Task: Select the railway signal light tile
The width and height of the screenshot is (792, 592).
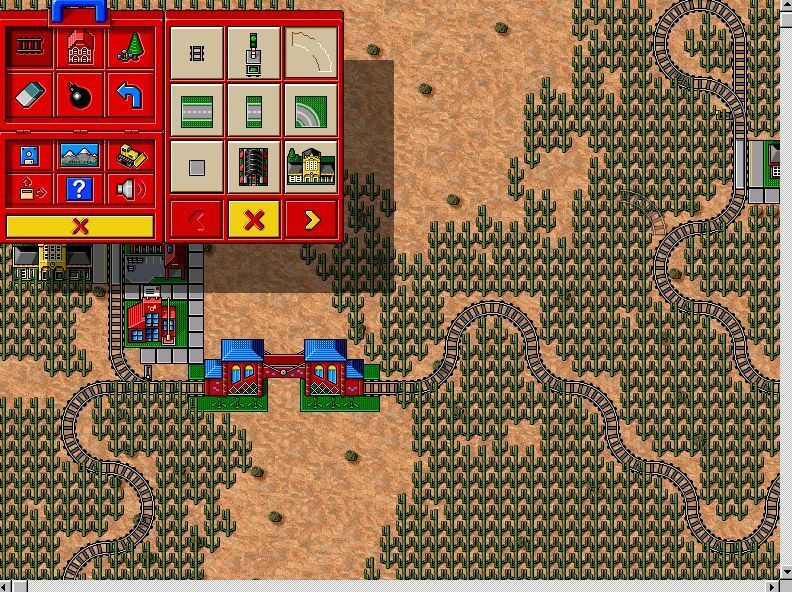Action: pos(254,52)
